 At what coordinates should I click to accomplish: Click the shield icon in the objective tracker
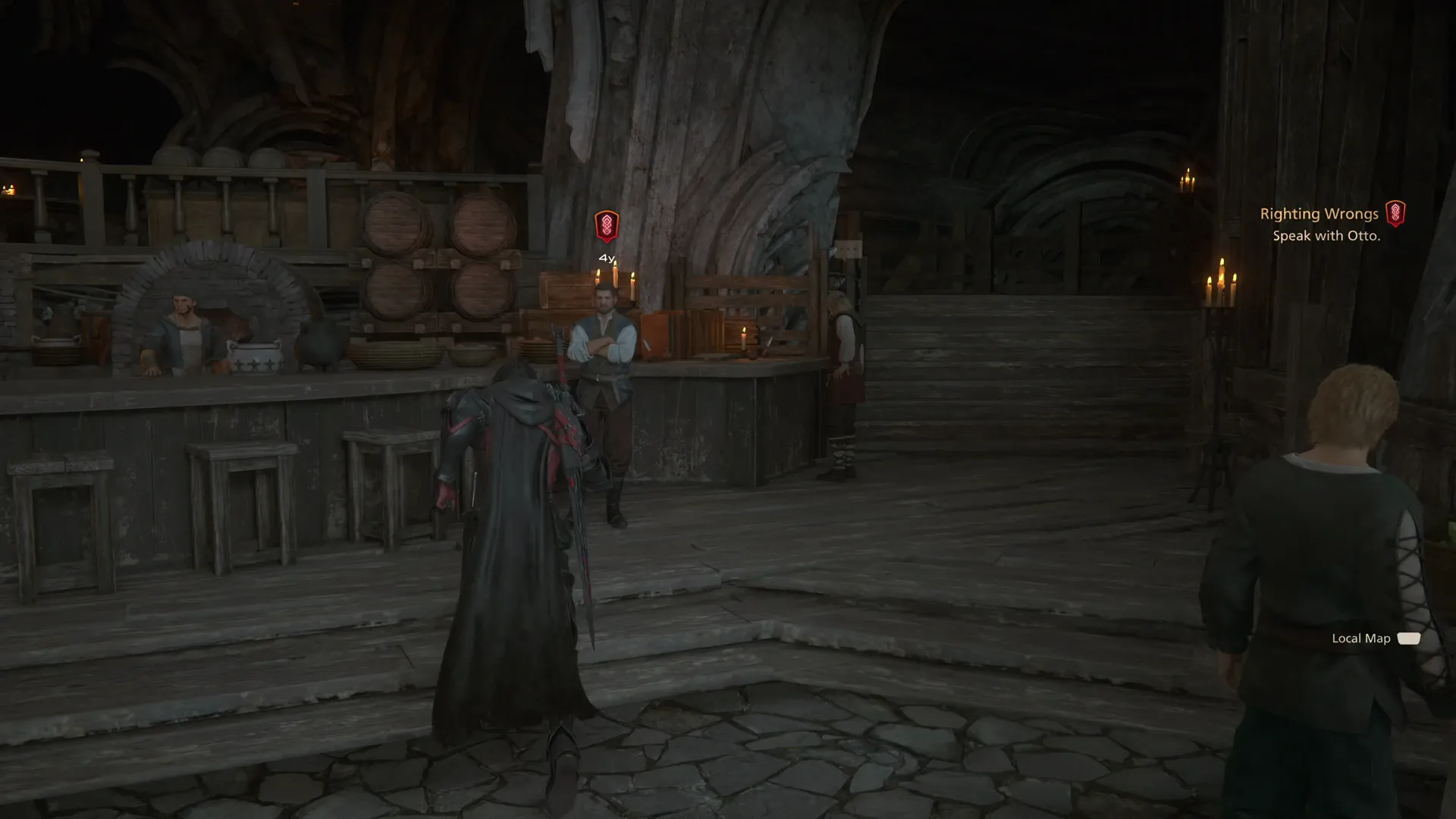[1398, 214]
